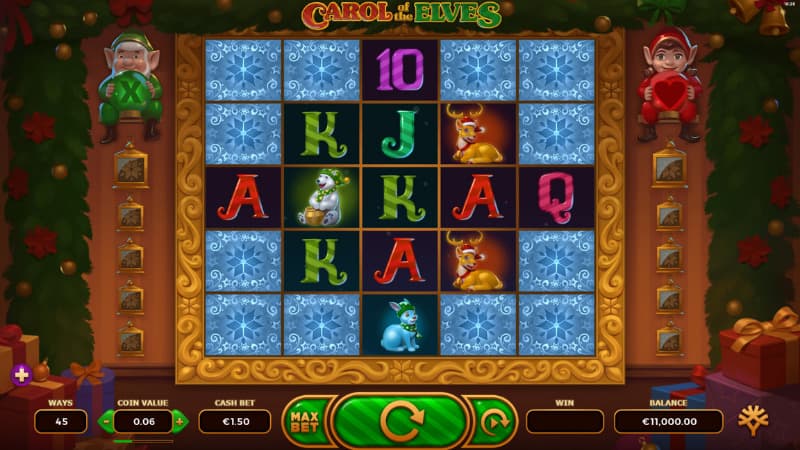
Task: Spin the reels with the big green button
Action: 400,421
